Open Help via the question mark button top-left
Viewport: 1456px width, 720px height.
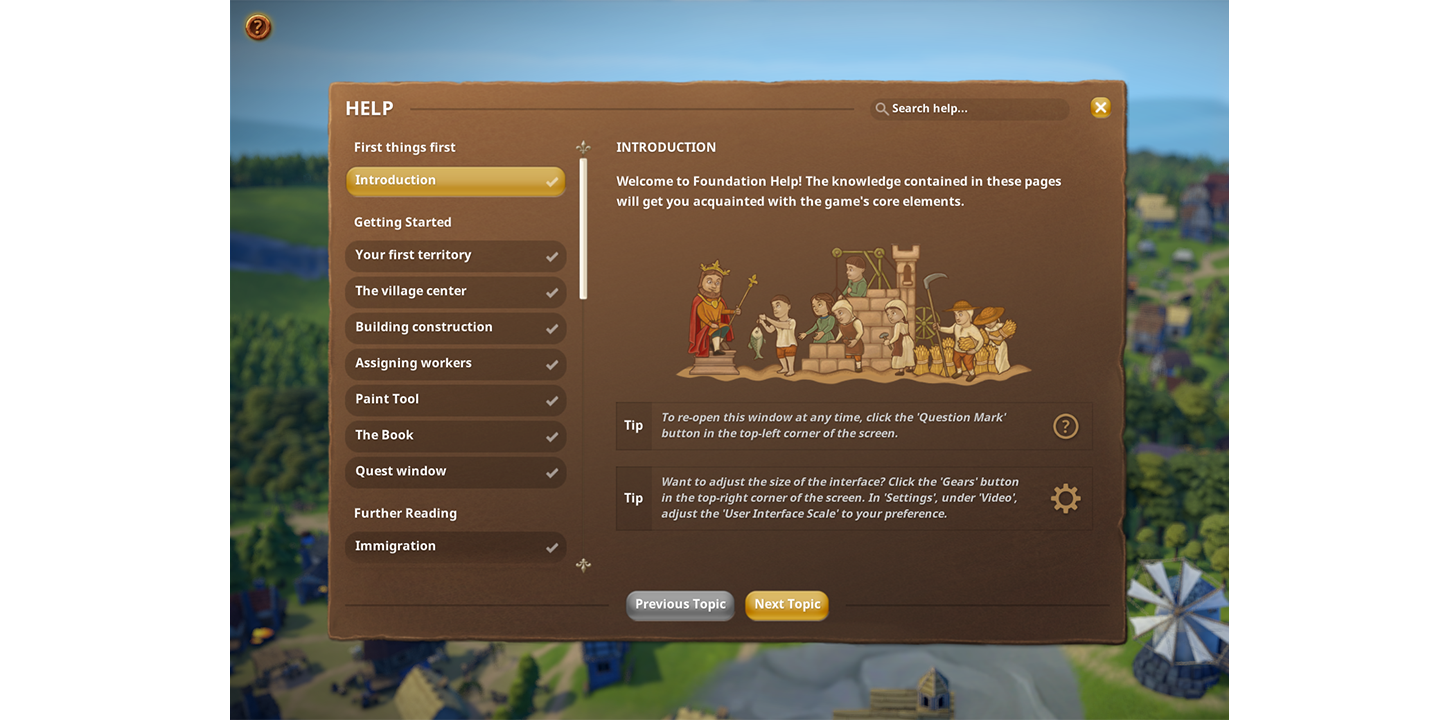pyautogui.click(x=256, y=27)
